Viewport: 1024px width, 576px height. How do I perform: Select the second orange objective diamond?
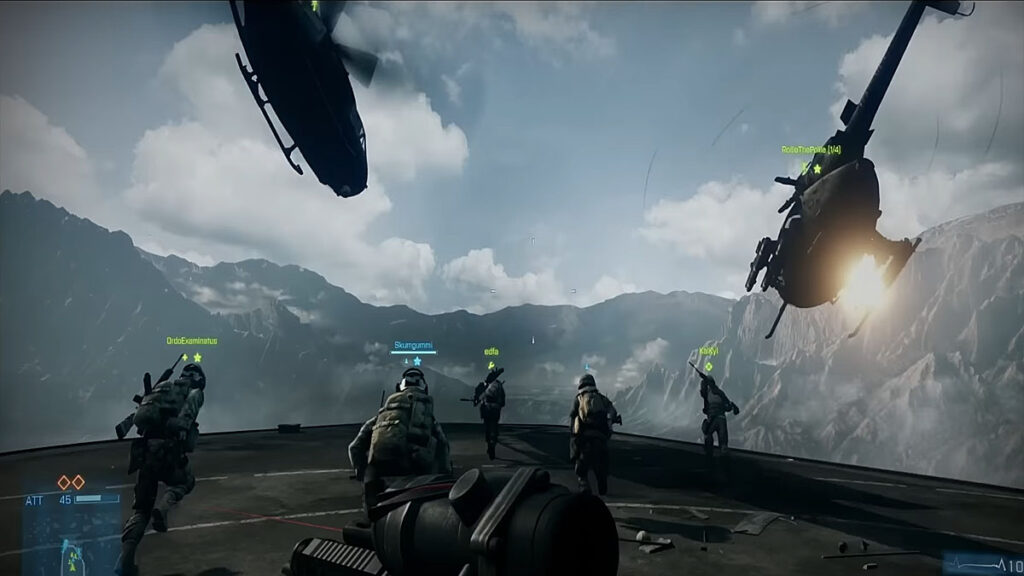tap(78, 482)
